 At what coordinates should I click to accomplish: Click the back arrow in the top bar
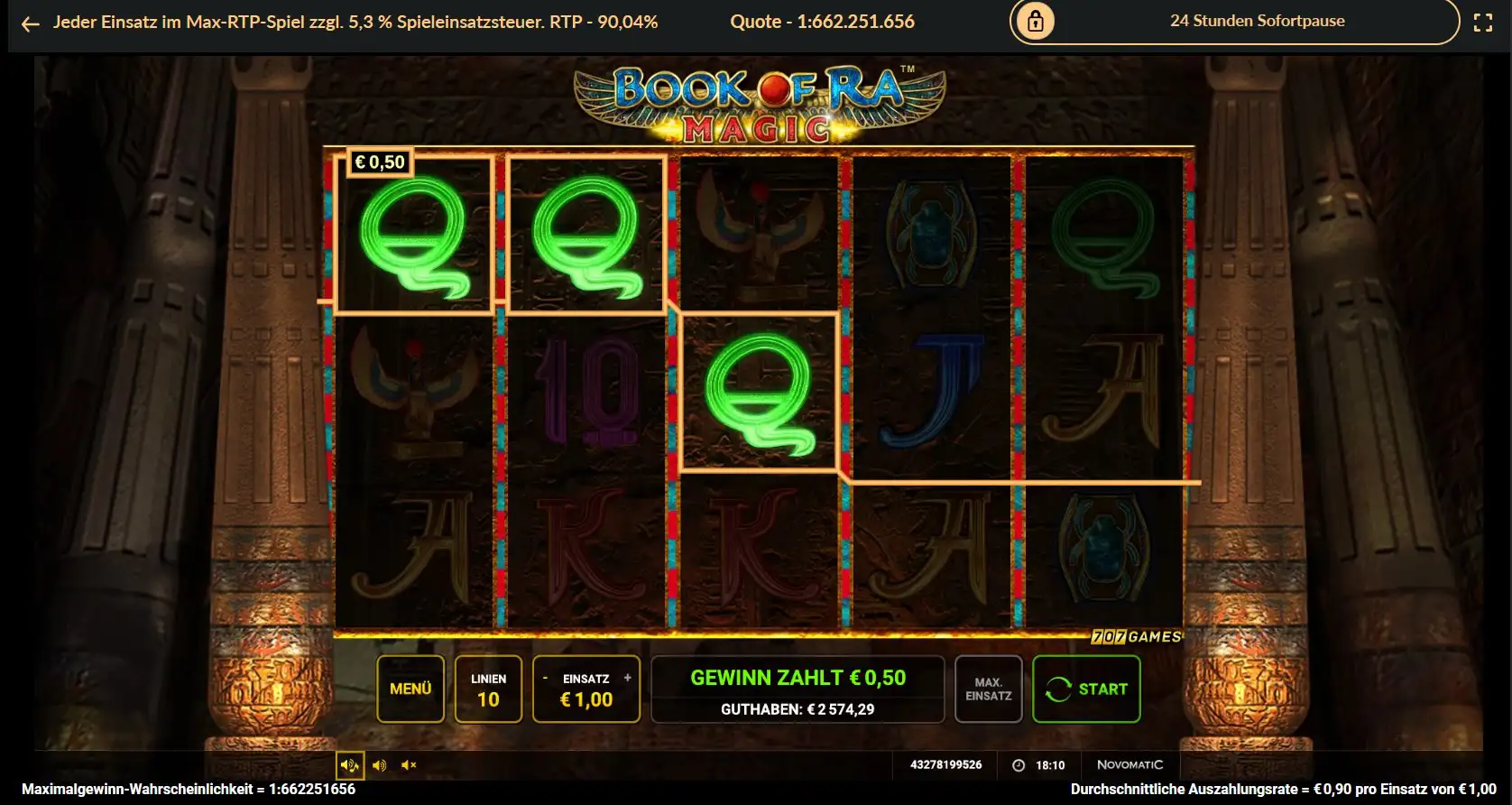[30, 23]
